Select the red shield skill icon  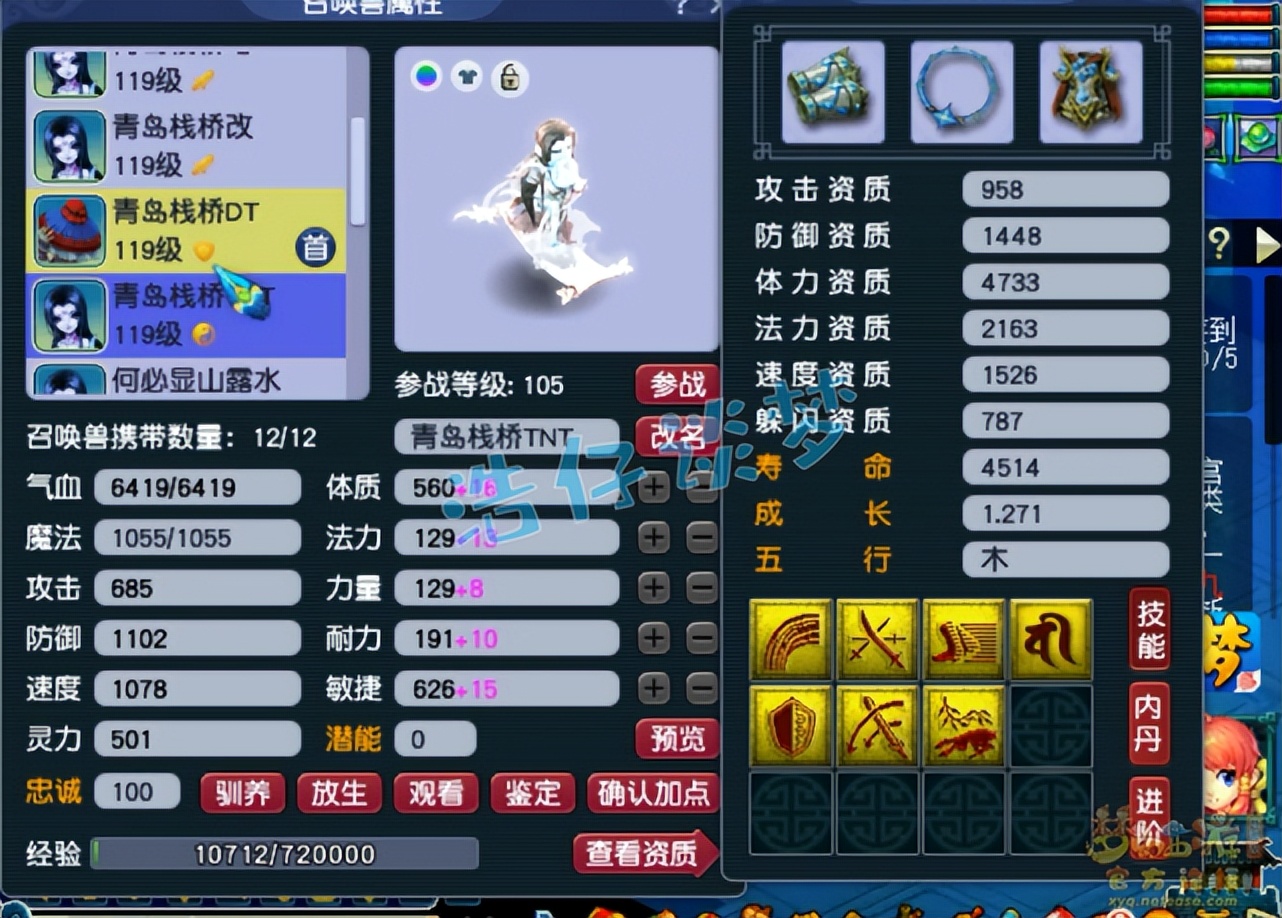(789, 725)
